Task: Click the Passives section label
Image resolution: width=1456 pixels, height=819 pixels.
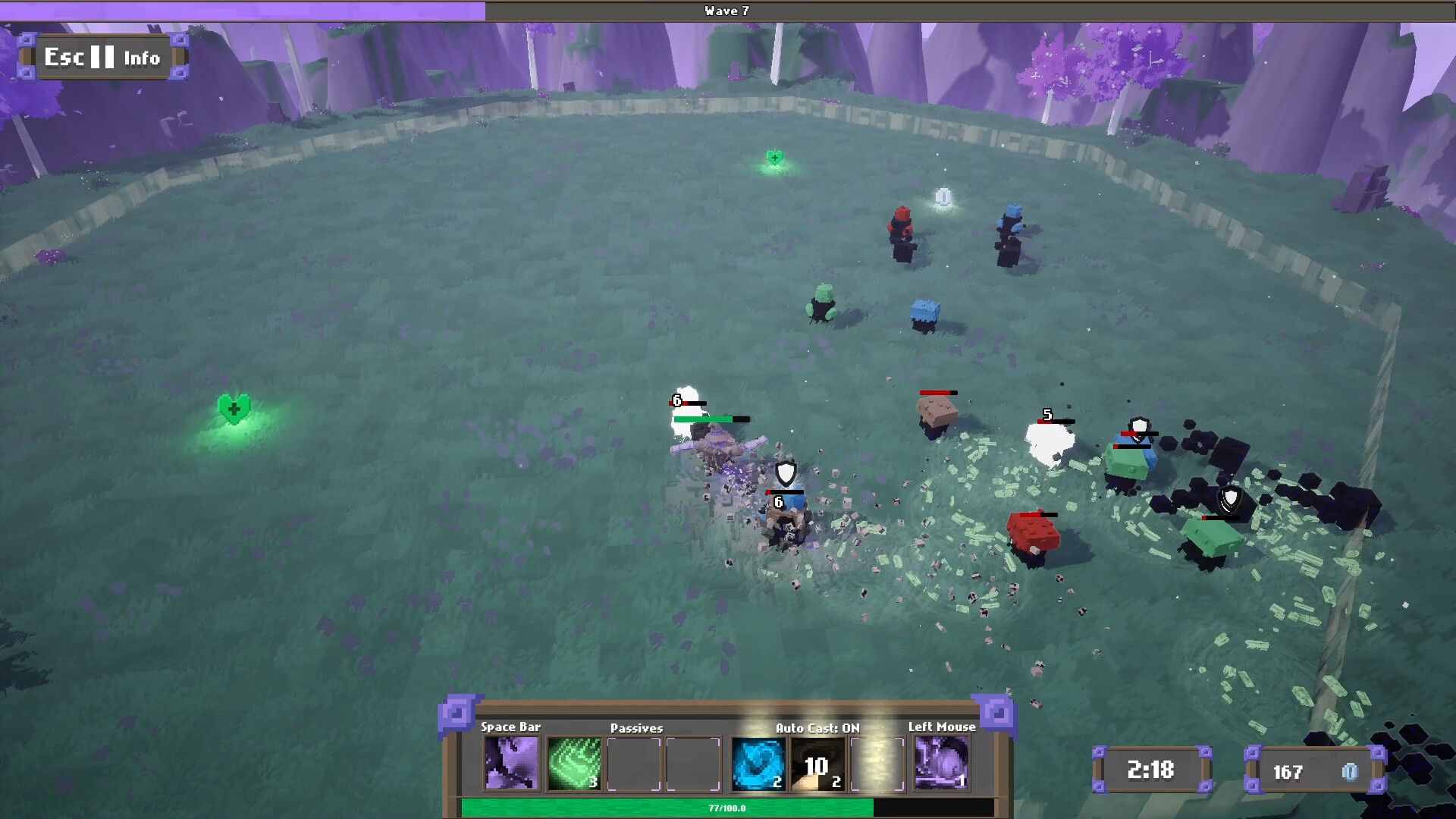Action: click(x=637, y=727)
